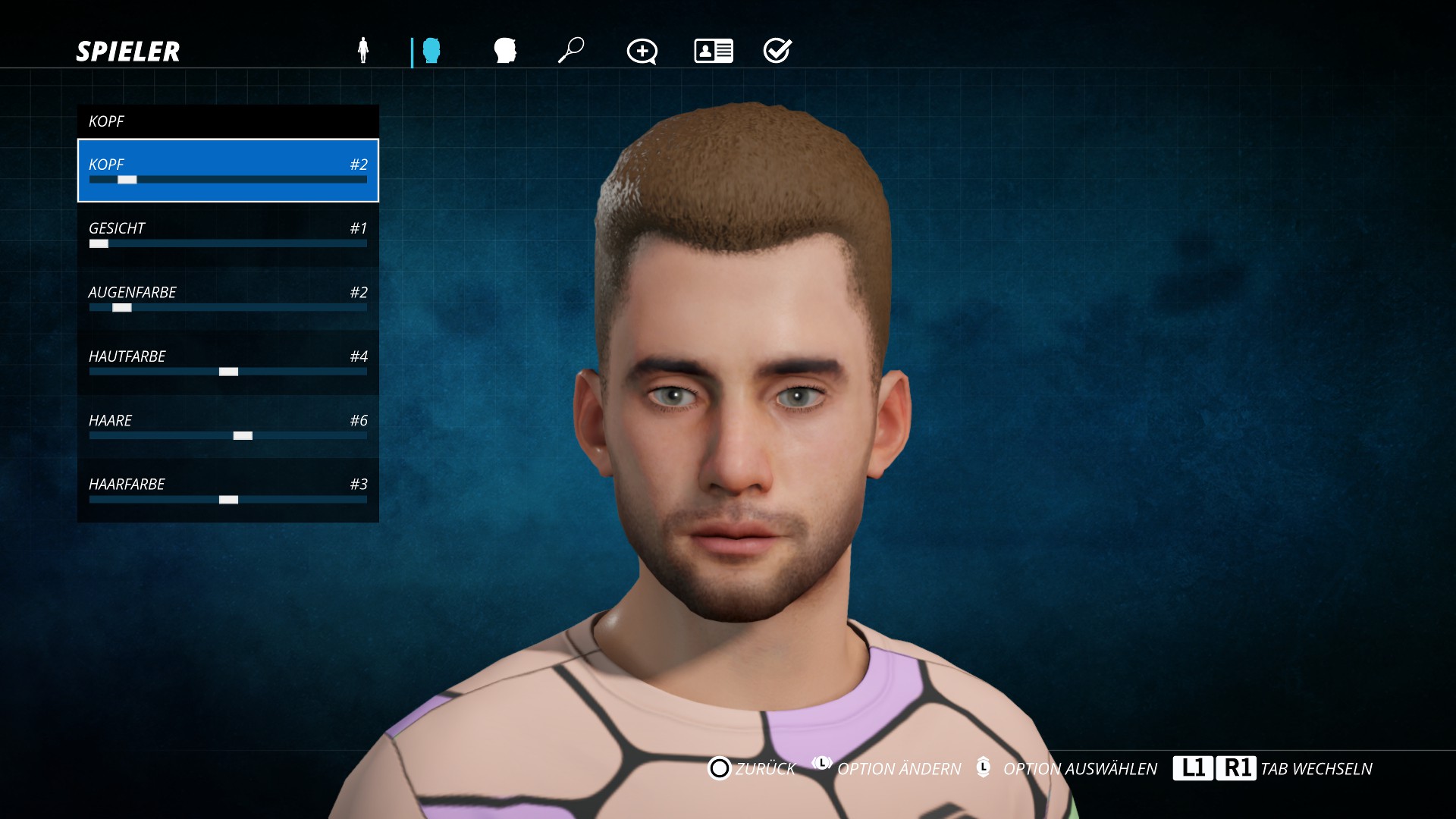Switch to the ID card tab
Screen dimensions: 1456x819
(x=713, y=51)
